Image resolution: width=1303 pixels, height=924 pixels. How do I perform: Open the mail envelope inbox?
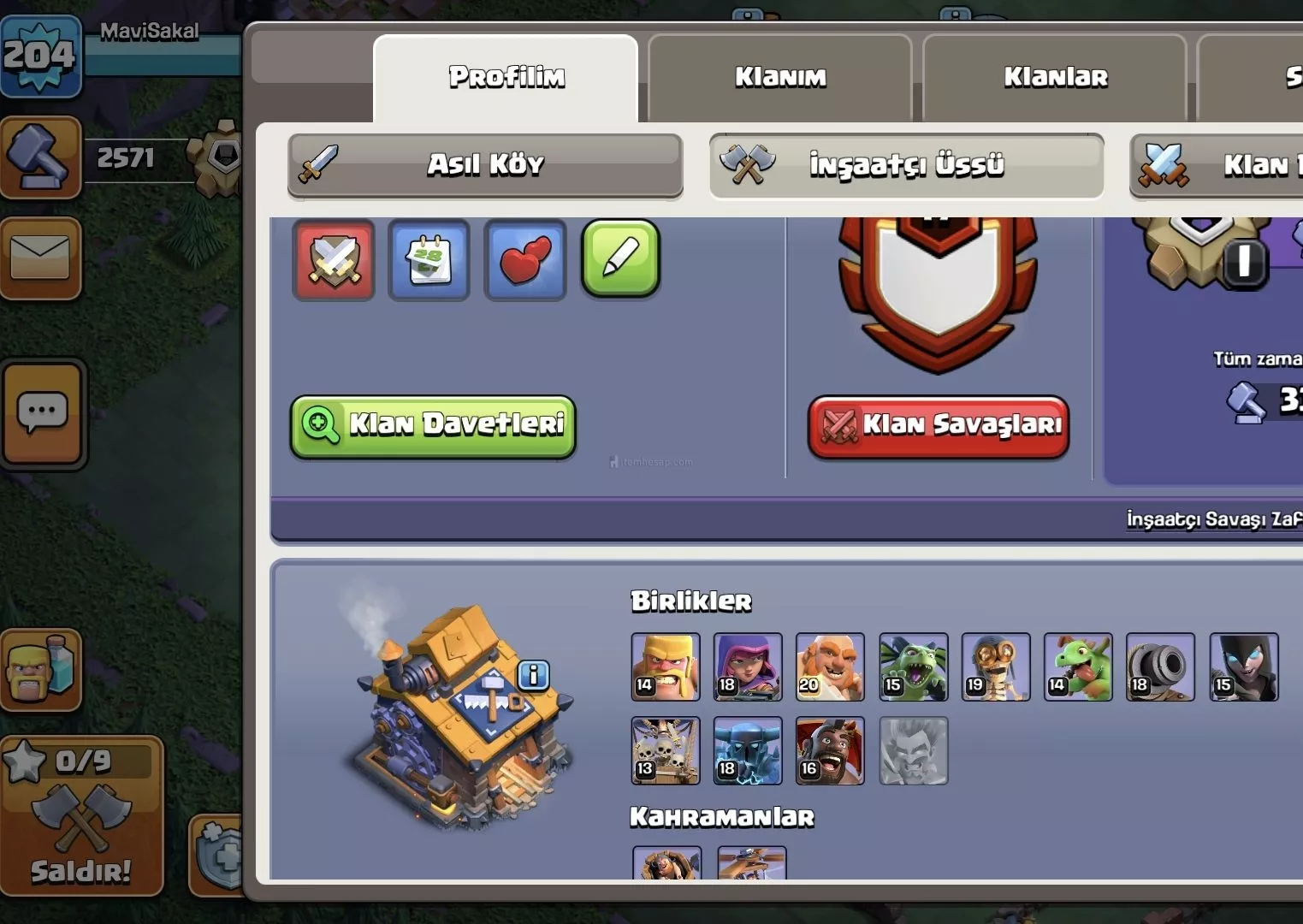(40, 258)
